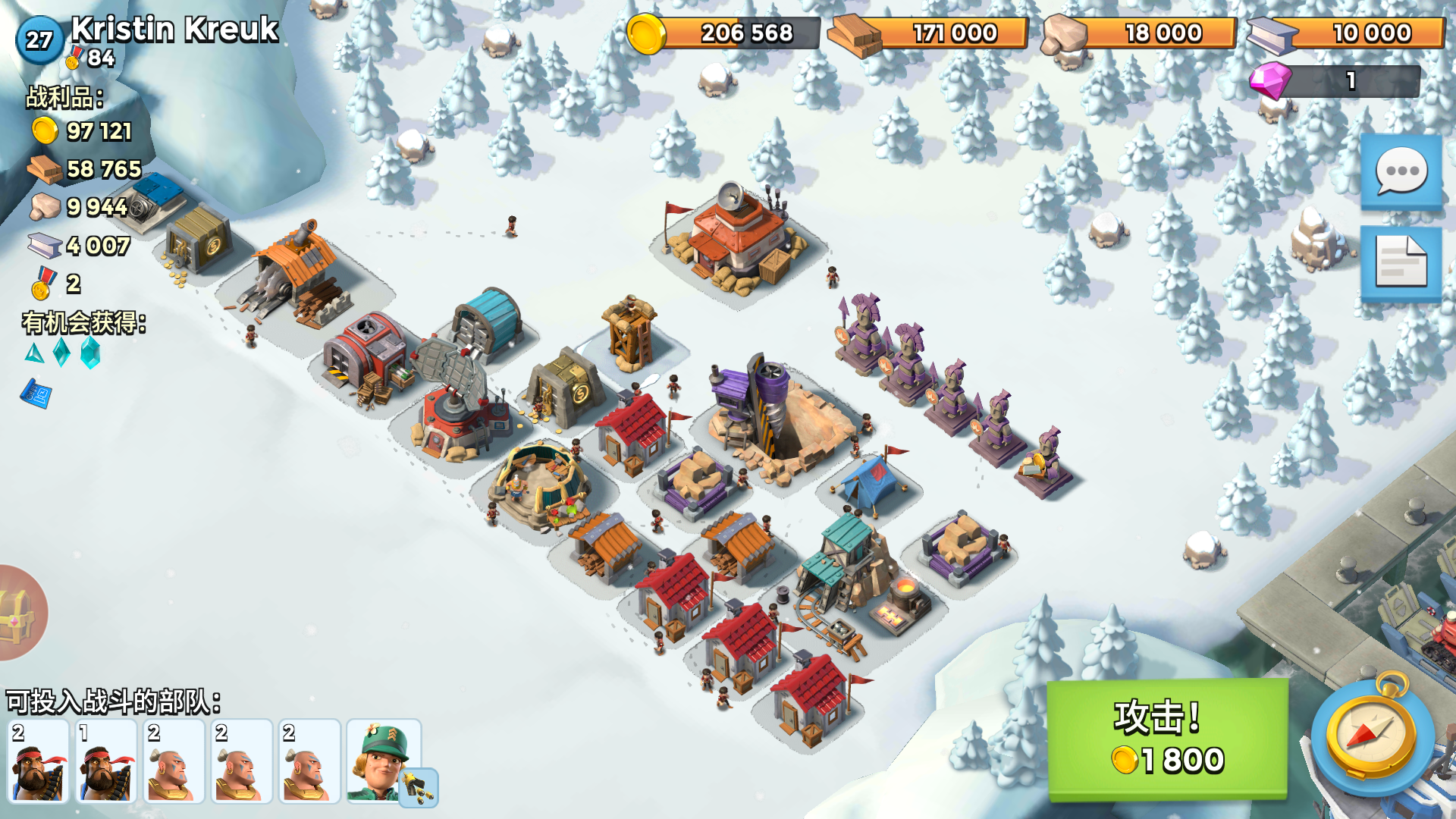The width and height of the screenshot is (1456, 819).
Task: Open the compass to return to the map
Action: 1372,734
